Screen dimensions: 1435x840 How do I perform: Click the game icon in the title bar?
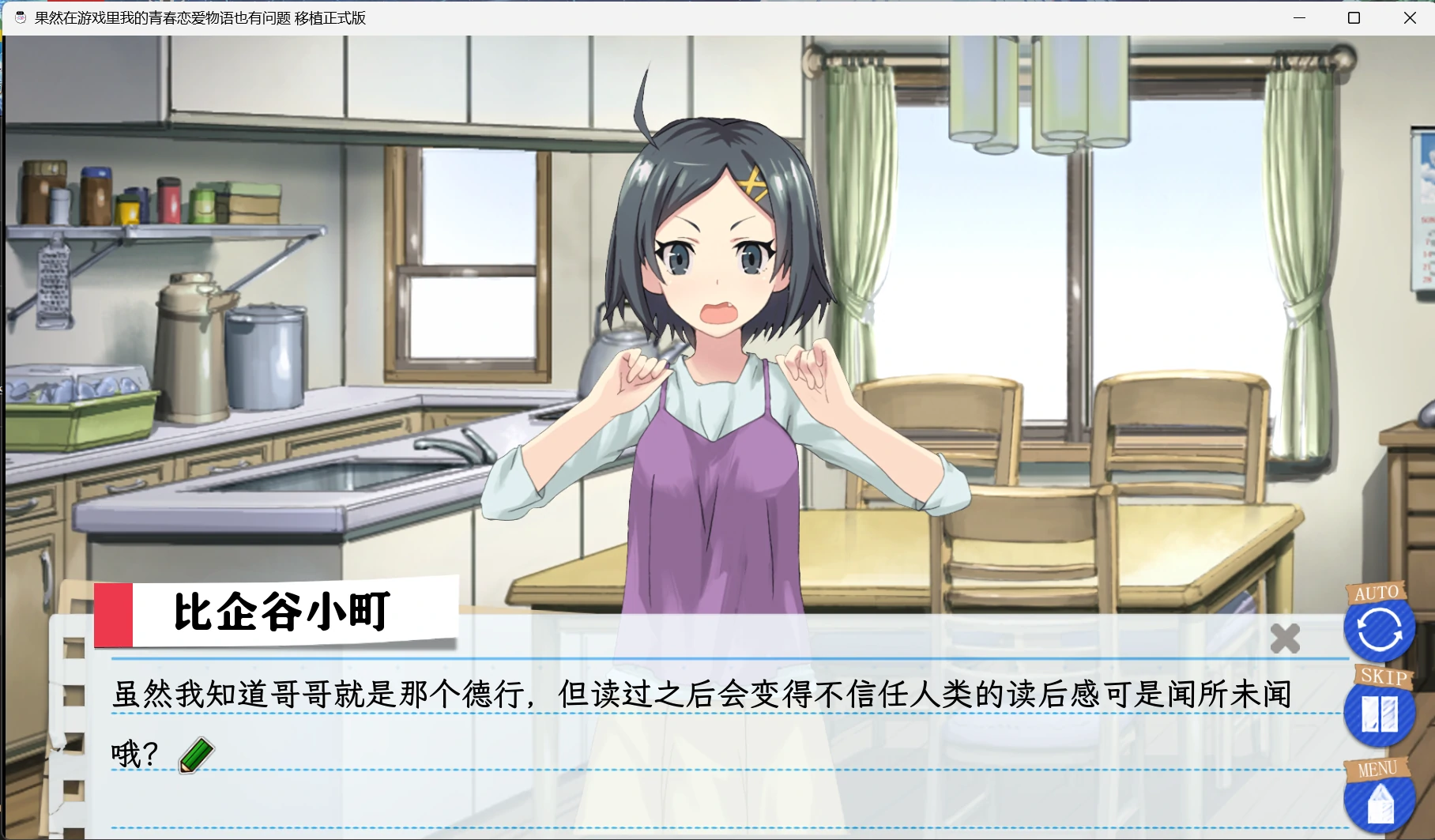click(18, 17)
